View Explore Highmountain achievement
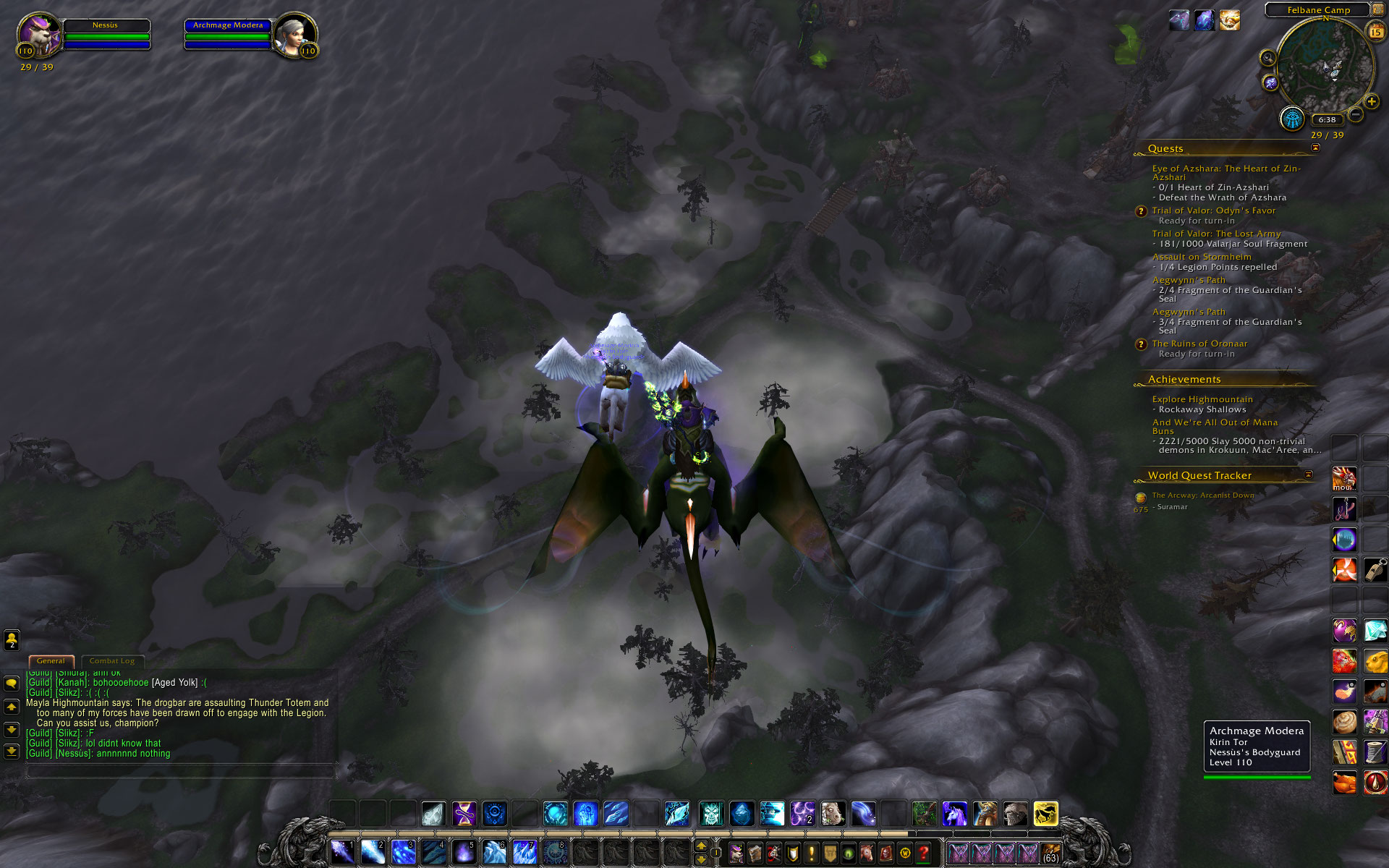This screenshot has width=1389, height=868. tap(1202, 399)
